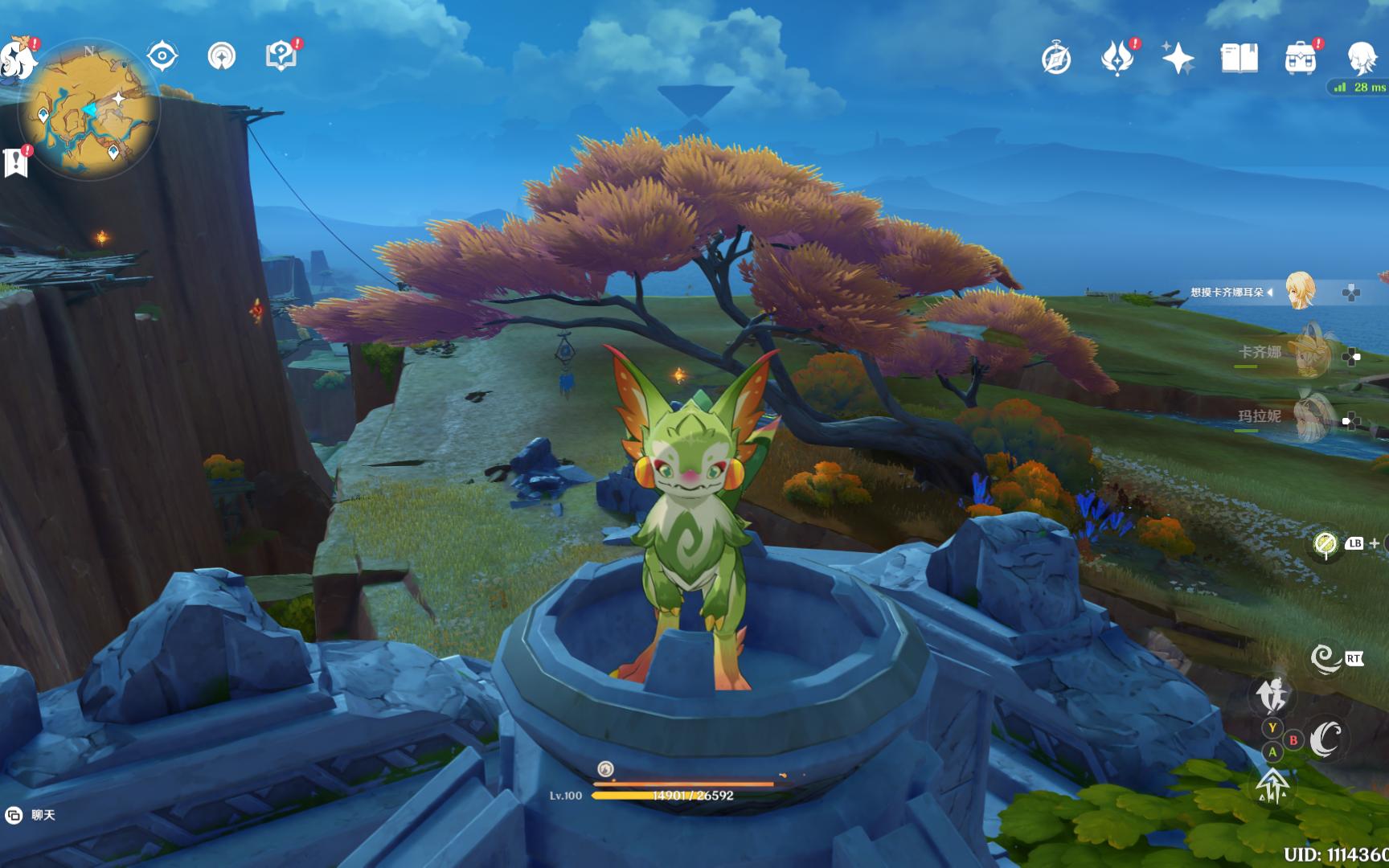
Task: Use the green gadget quick-use icon
Action: (1325, 545)
